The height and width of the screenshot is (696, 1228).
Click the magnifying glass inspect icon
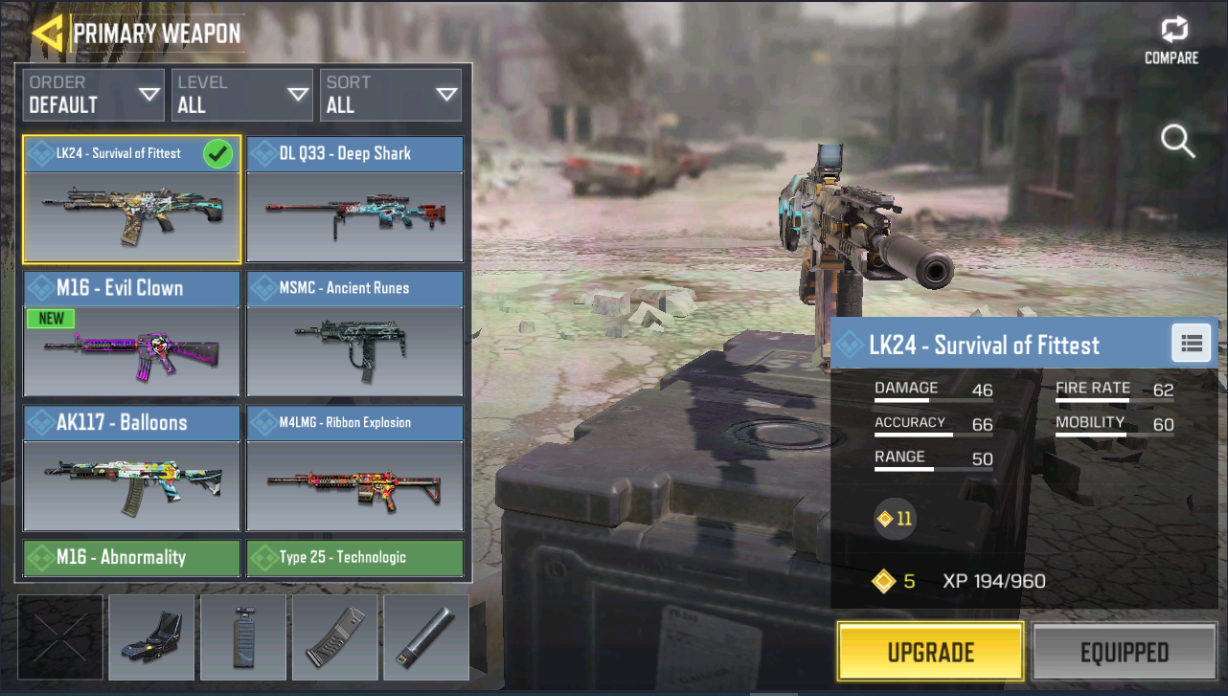pyautogui.click(x=1177, y=142)
